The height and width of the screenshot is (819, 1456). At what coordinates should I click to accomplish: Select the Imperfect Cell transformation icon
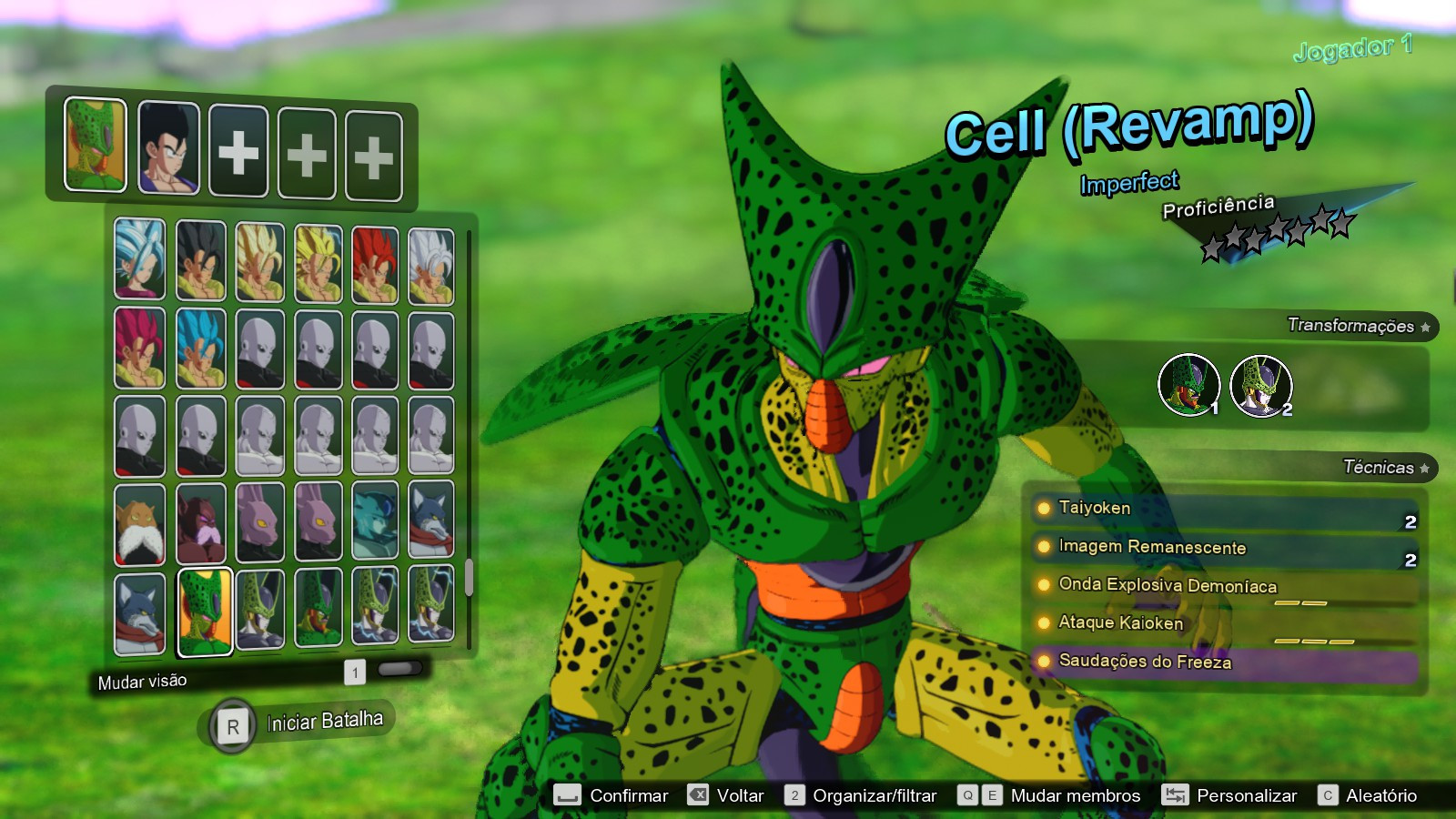coord(1188,382)
